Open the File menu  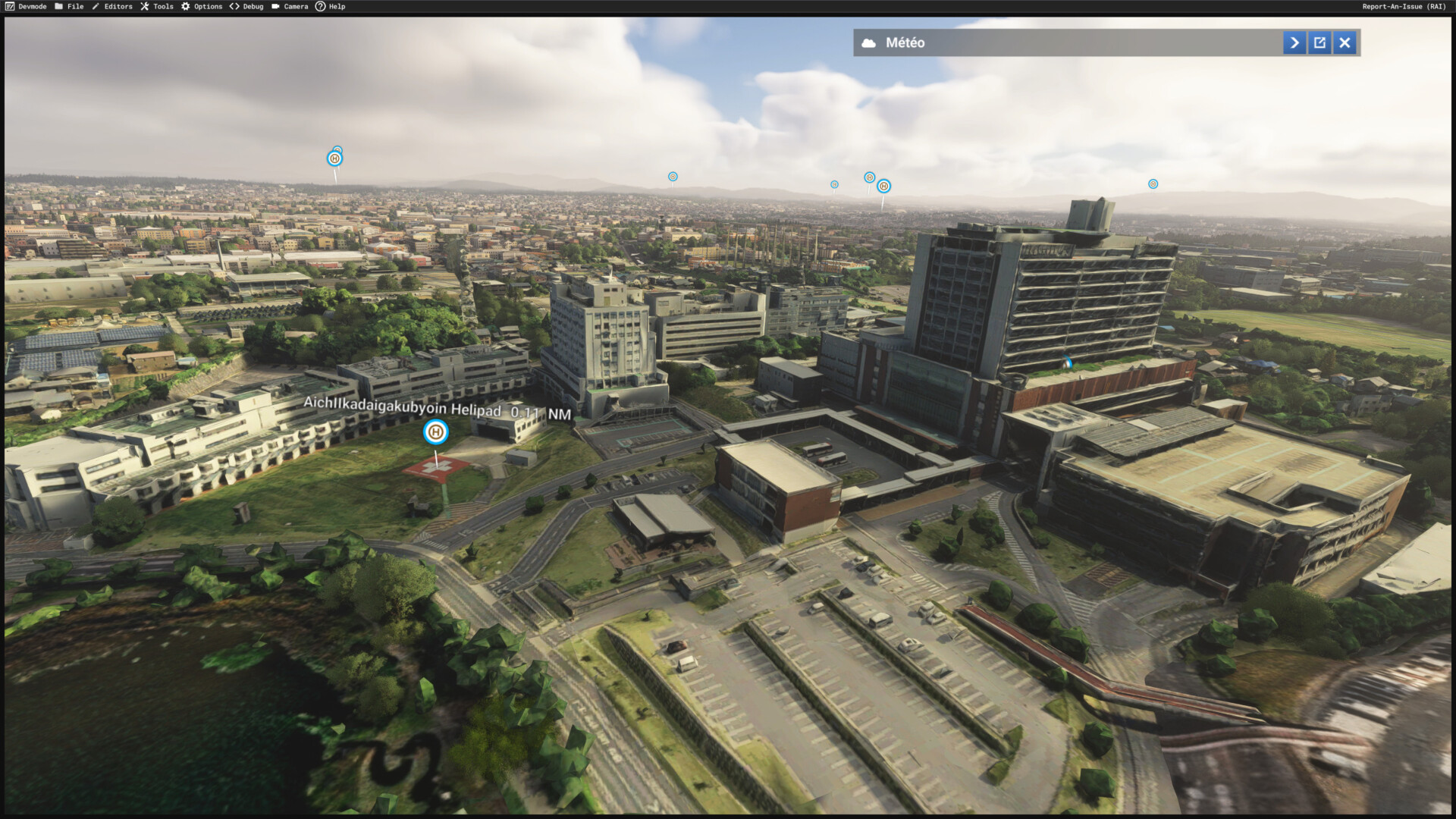(x=69, y=7)
